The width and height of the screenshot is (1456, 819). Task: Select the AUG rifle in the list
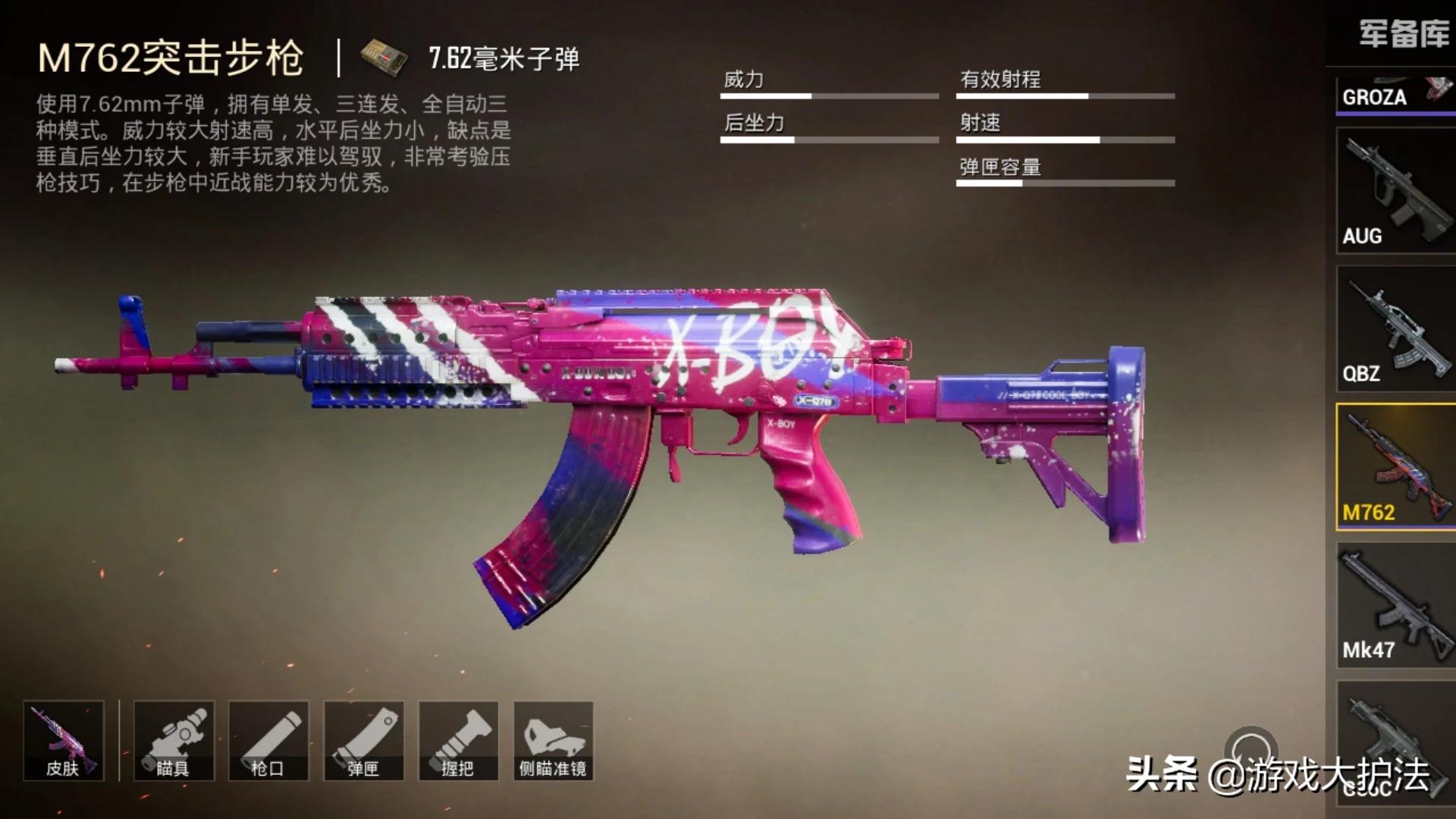click(x=1395, y=190)
